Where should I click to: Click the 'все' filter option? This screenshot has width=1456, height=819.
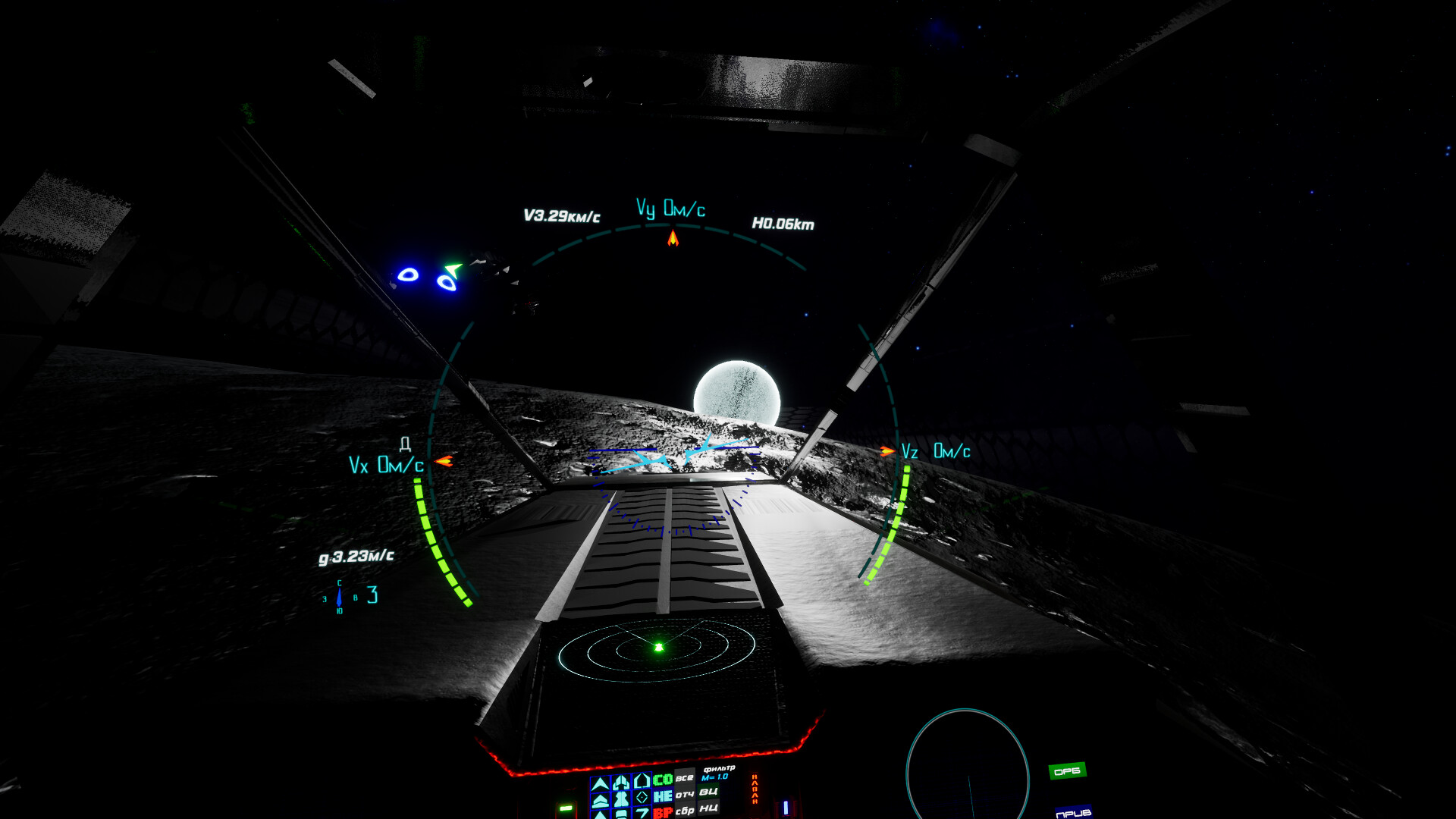pos(685,778)
